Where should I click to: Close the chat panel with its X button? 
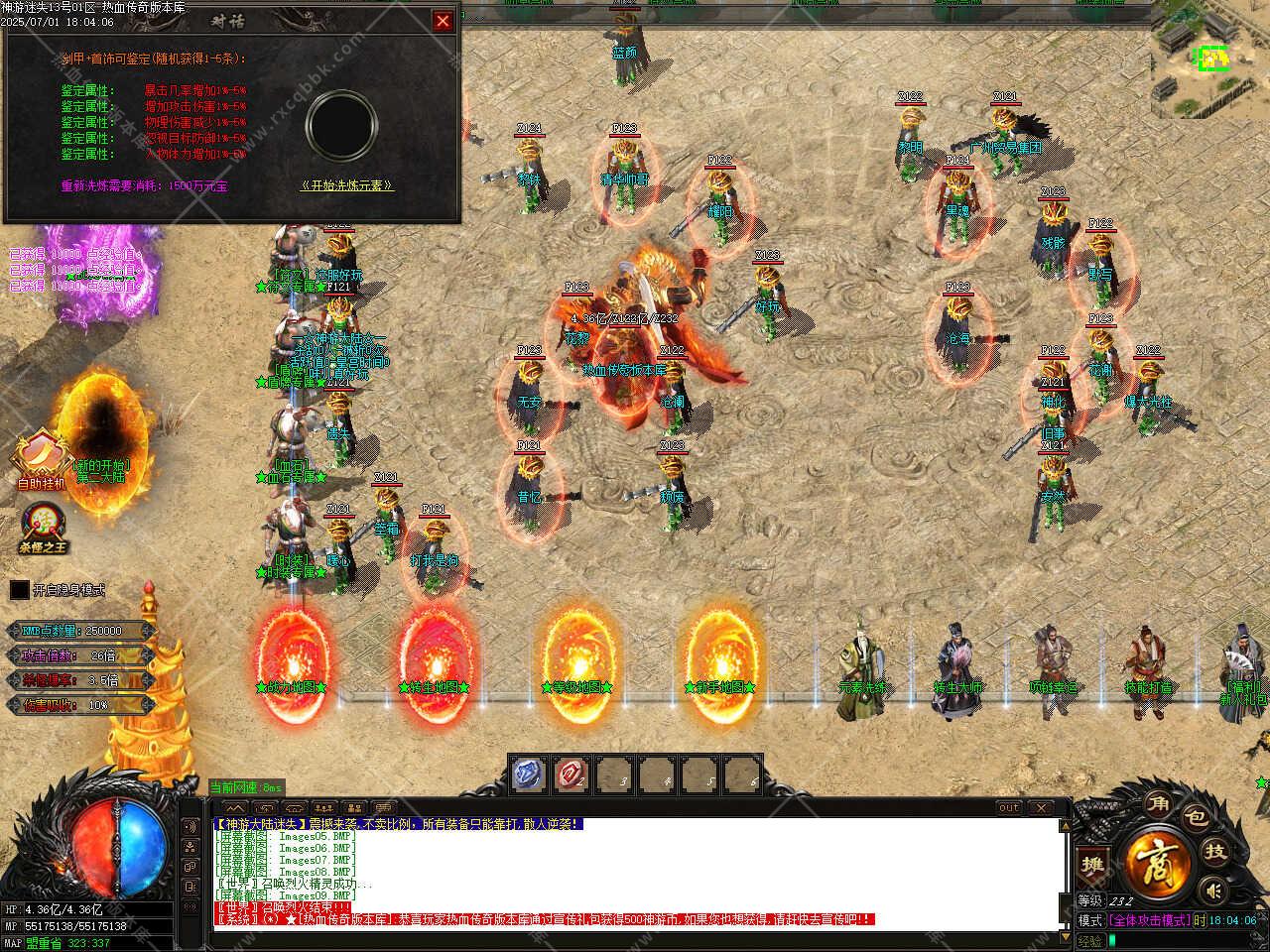[1040, 808]
